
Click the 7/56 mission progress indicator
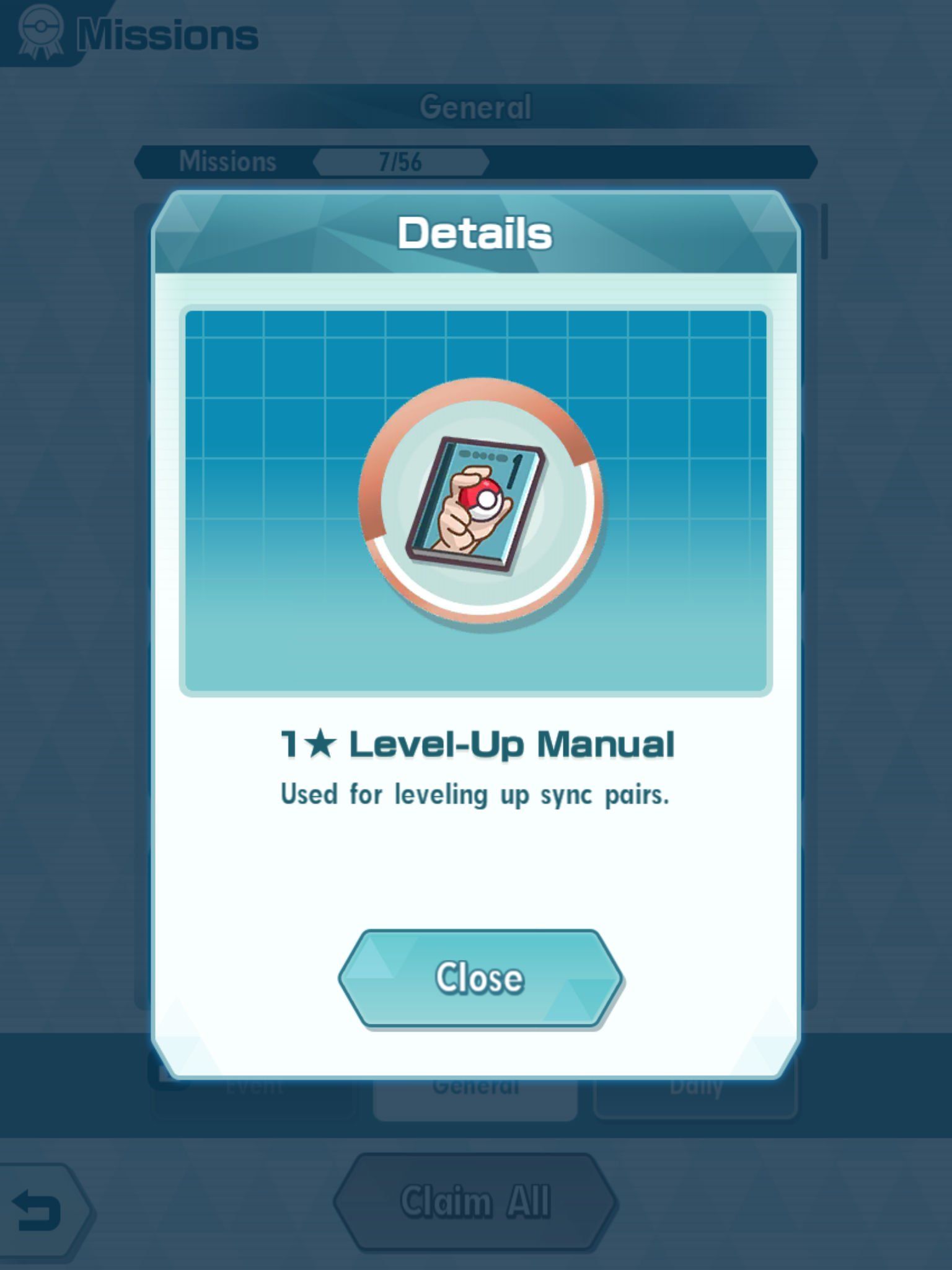click(402, 161)
